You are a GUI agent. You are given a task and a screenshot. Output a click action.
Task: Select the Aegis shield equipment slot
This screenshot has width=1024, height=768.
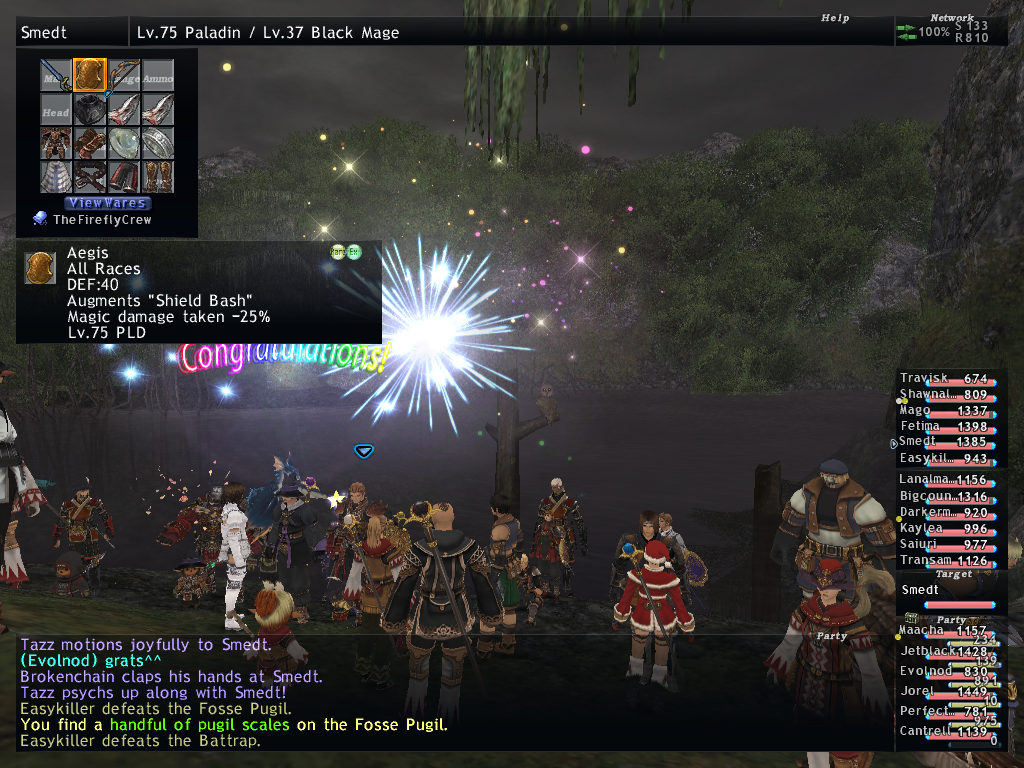(x=89, y=75)
